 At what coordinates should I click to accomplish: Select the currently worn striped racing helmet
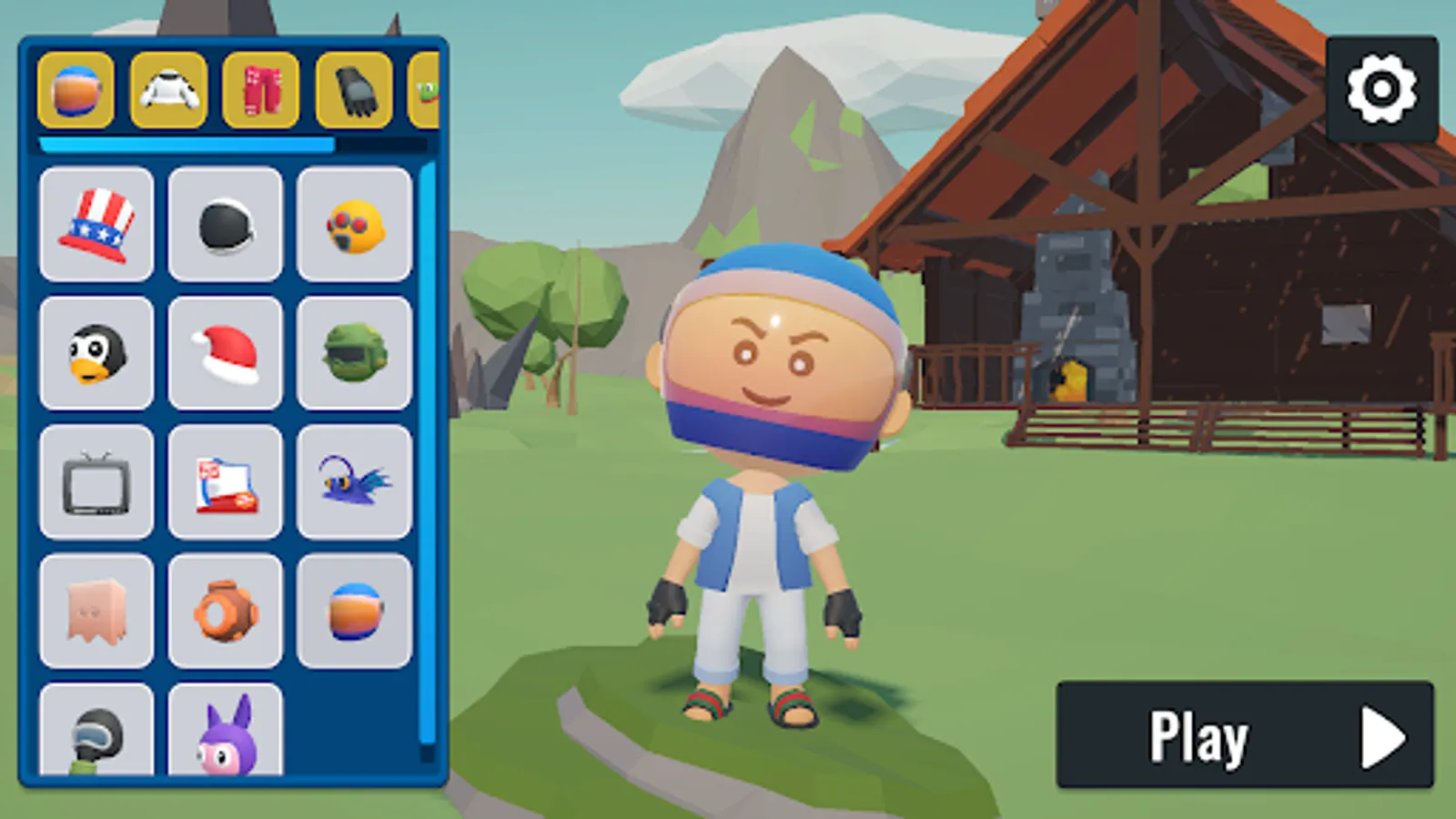[x=355, y=611]
